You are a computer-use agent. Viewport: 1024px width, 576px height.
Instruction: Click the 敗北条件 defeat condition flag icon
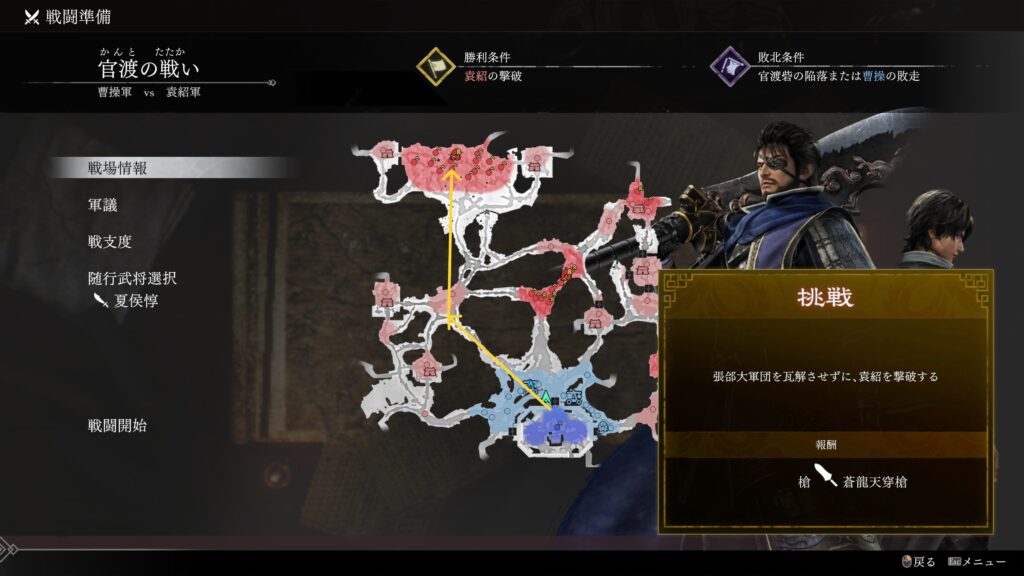(x=730, y=66)
